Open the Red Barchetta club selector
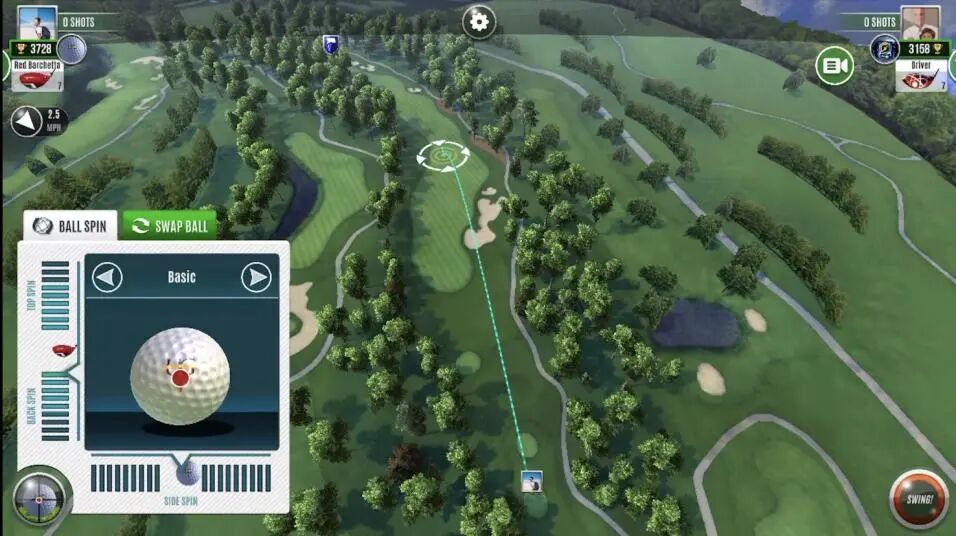The image size is (956, 536). 36,76
